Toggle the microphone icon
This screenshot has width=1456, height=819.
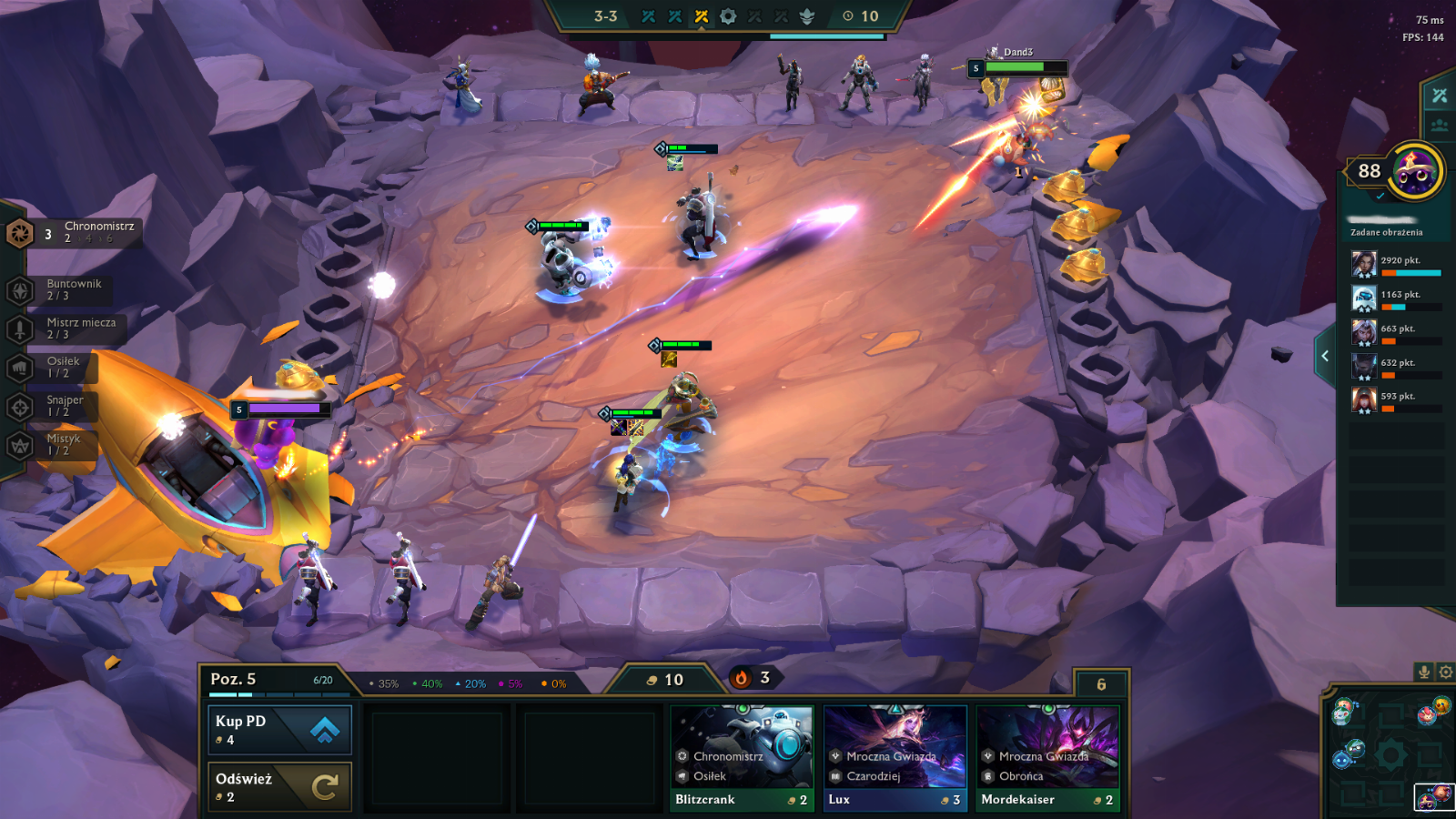pyautogui.click(x=1424, y=672)
